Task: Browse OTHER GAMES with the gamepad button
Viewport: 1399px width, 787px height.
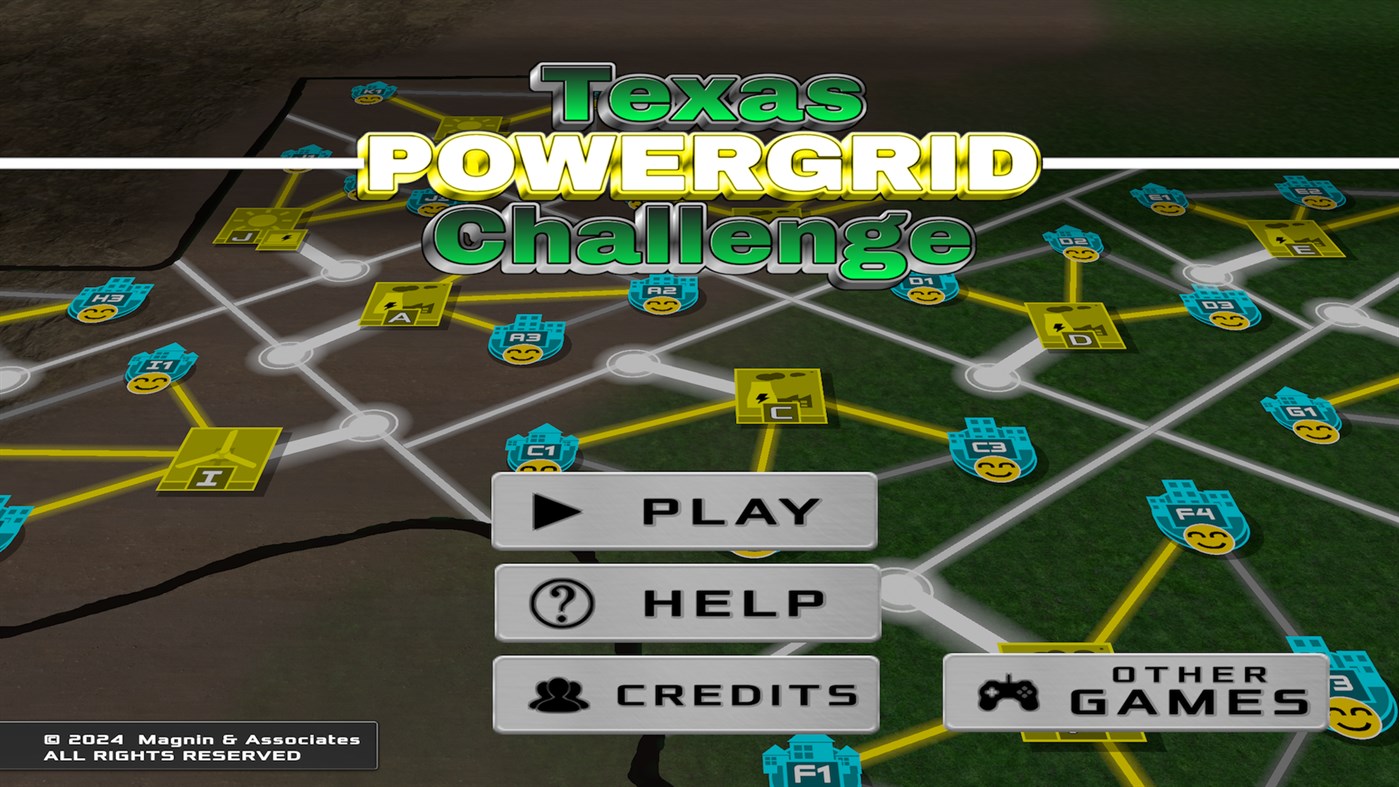Action: [1135, 692]
